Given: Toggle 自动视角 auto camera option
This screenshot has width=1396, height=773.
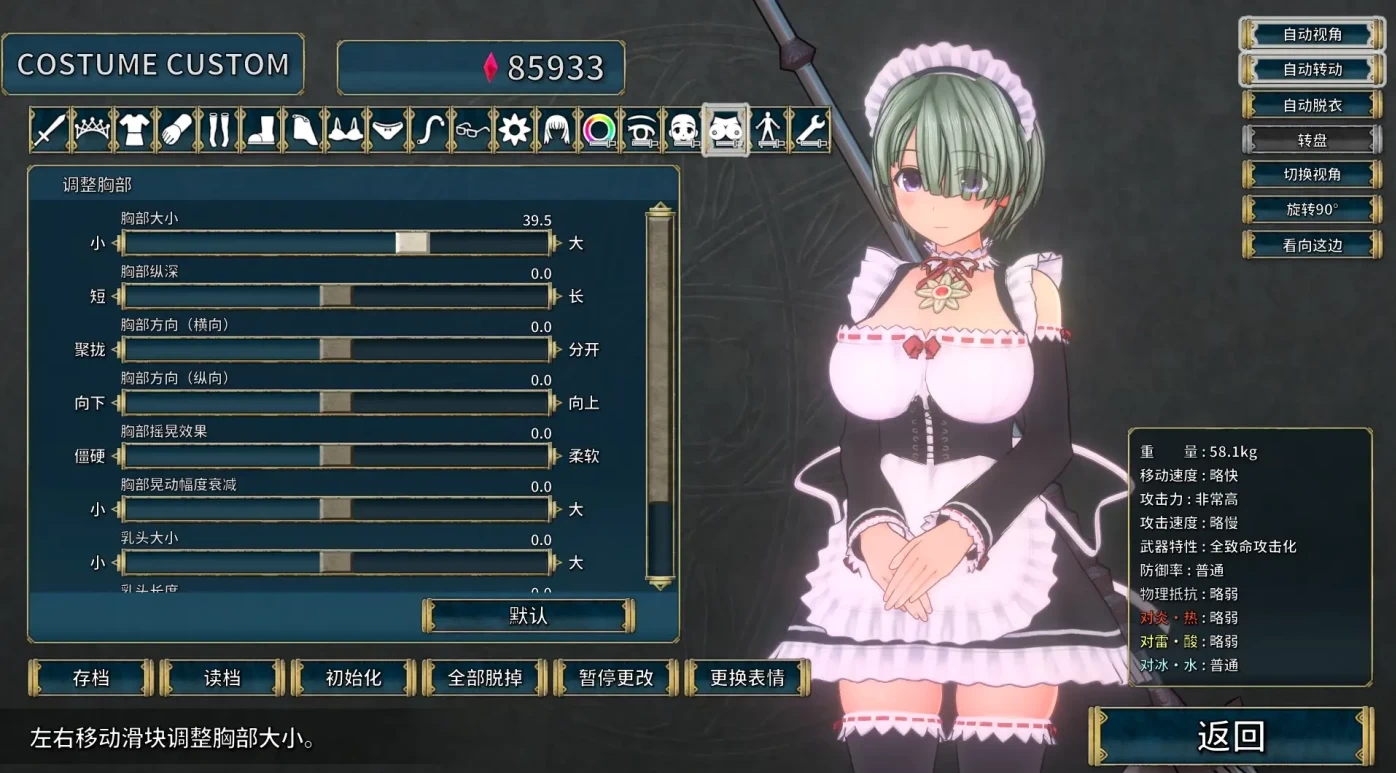Looking at the screenshot, I should tap(1312, 34).
